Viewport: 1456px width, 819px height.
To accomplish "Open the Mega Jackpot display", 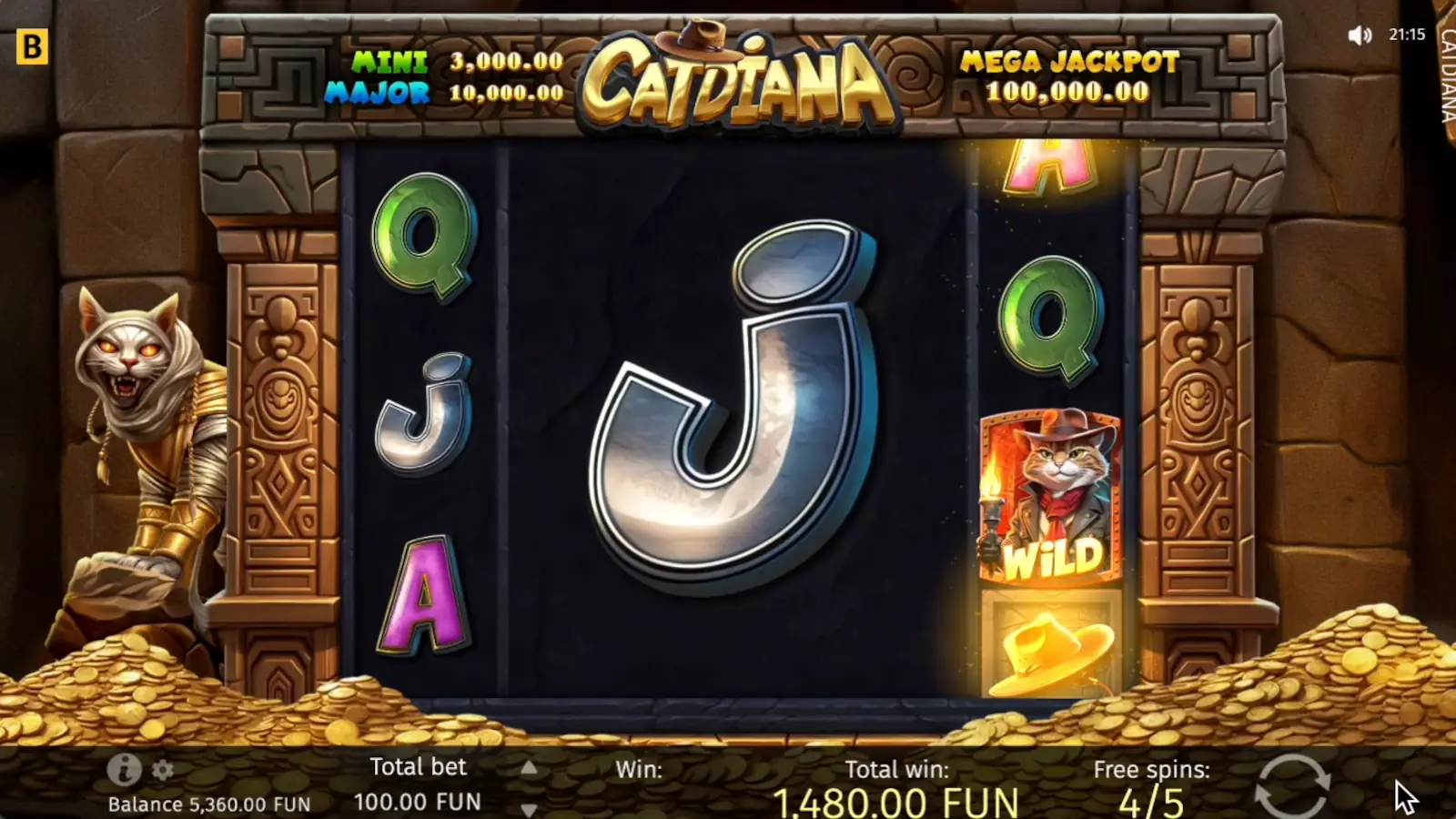I will (1069, 77).
